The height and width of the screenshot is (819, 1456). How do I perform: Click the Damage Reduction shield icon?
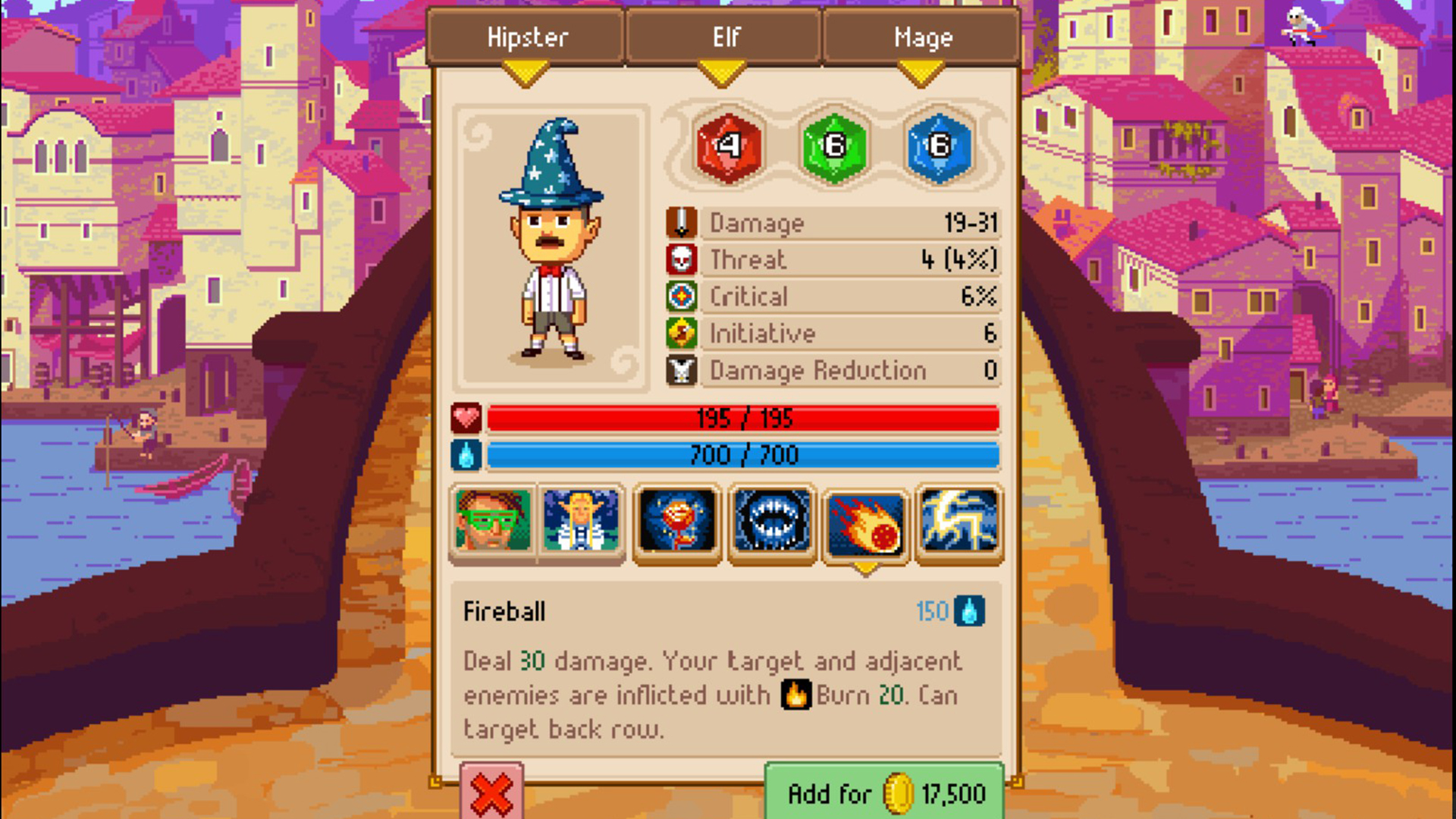click(680, 371)
